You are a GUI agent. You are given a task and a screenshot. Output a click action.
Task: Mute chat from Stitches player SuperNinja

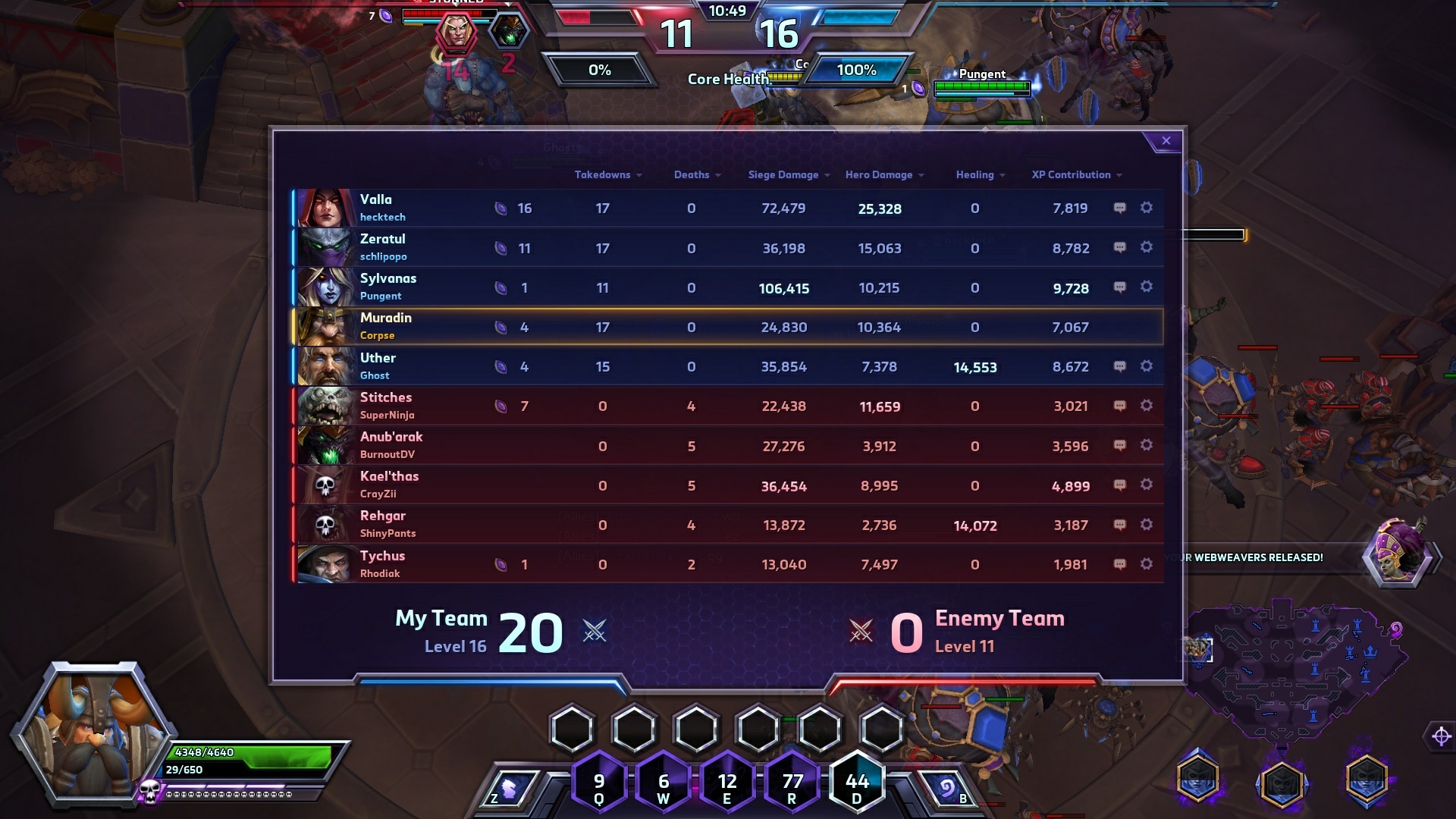point(1119,406)
